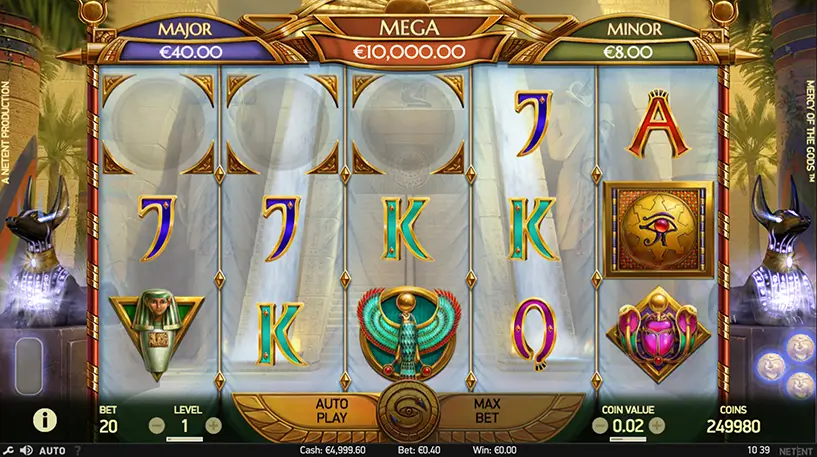This screenshot has width=817, height=457.
Task: Open the question mark help
Action: pyautogui.click(x=77, y=450)
